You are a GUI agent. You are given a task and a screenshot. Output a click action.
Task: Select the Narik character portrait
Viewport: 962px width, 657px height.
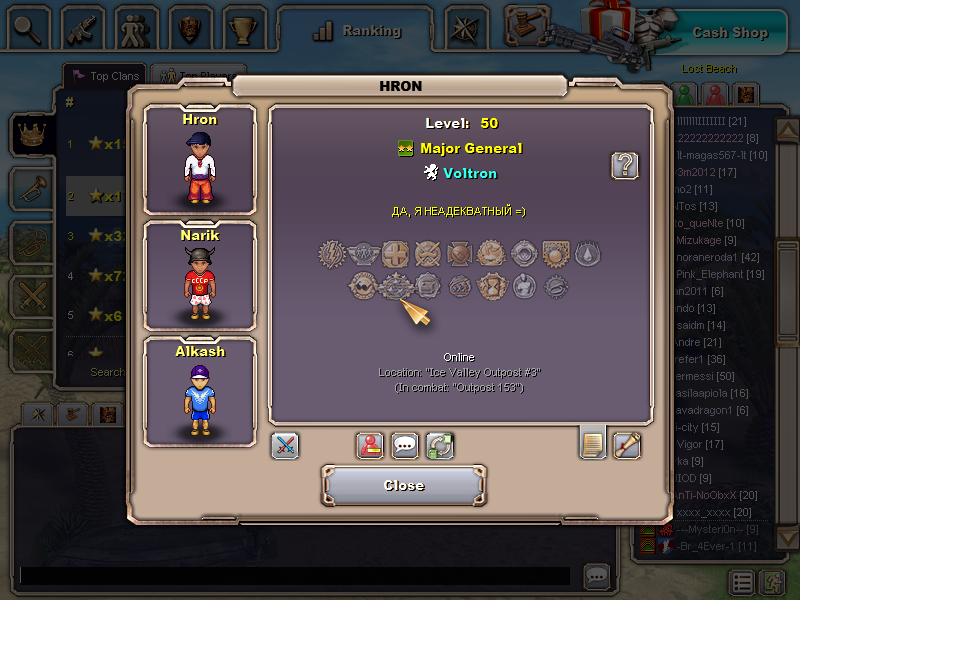(200, 276)
